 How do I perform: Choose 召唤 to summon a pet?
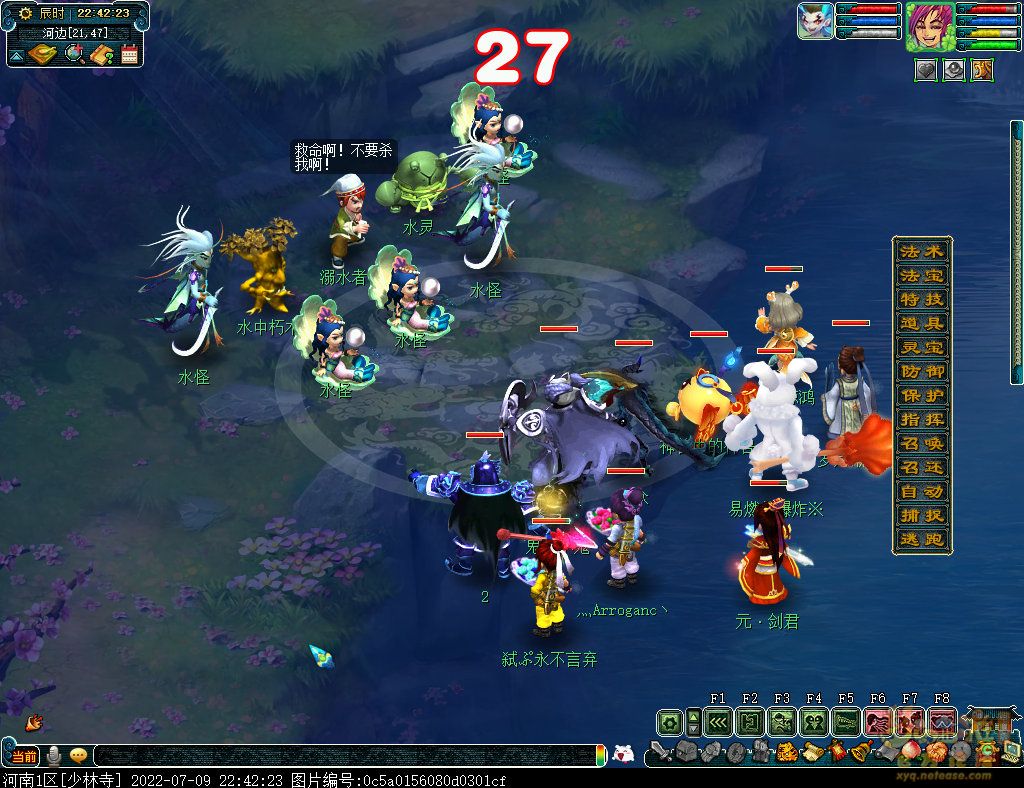point(921,443)
